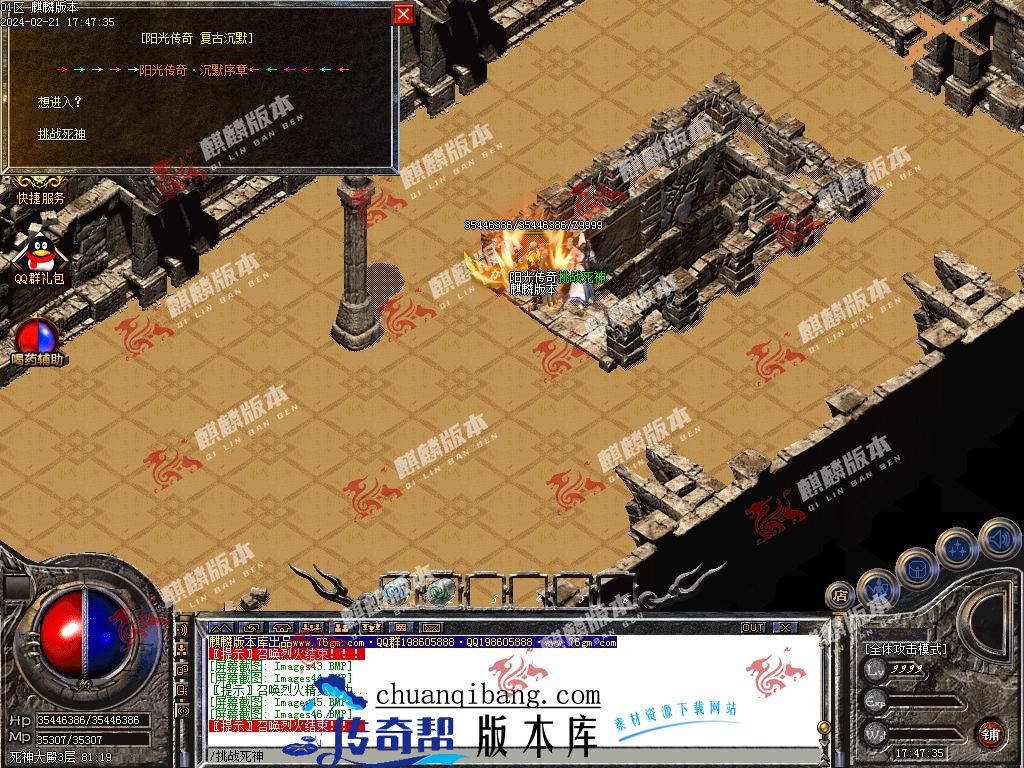Click the X button beside OUT
This screenshot has width=1024, height=768.
(x=785, y=627)
